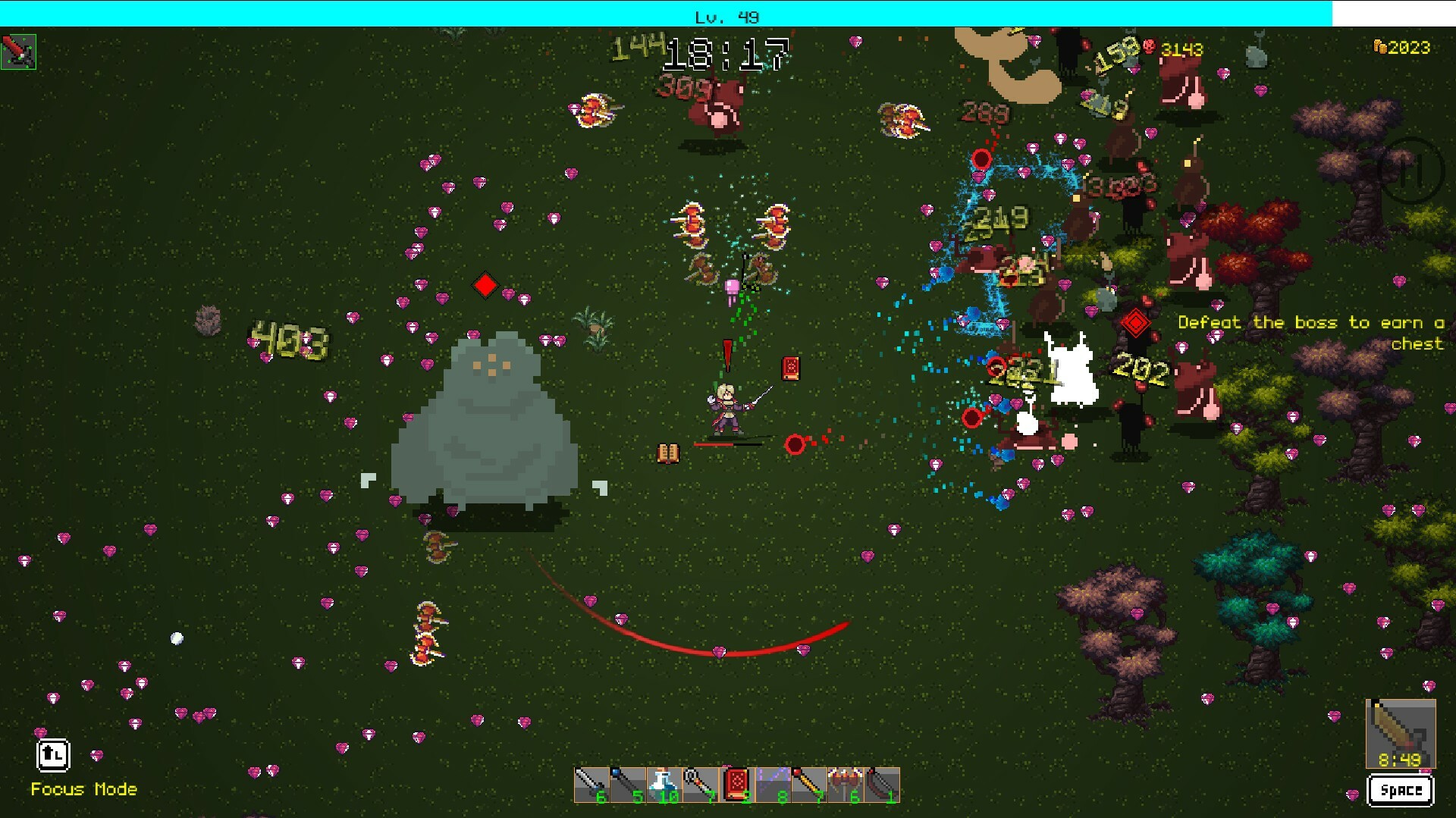This screenshot has width=1456, height=818.
Task: Click the potion flask showing 10 charges
Action: coord(666,785)
